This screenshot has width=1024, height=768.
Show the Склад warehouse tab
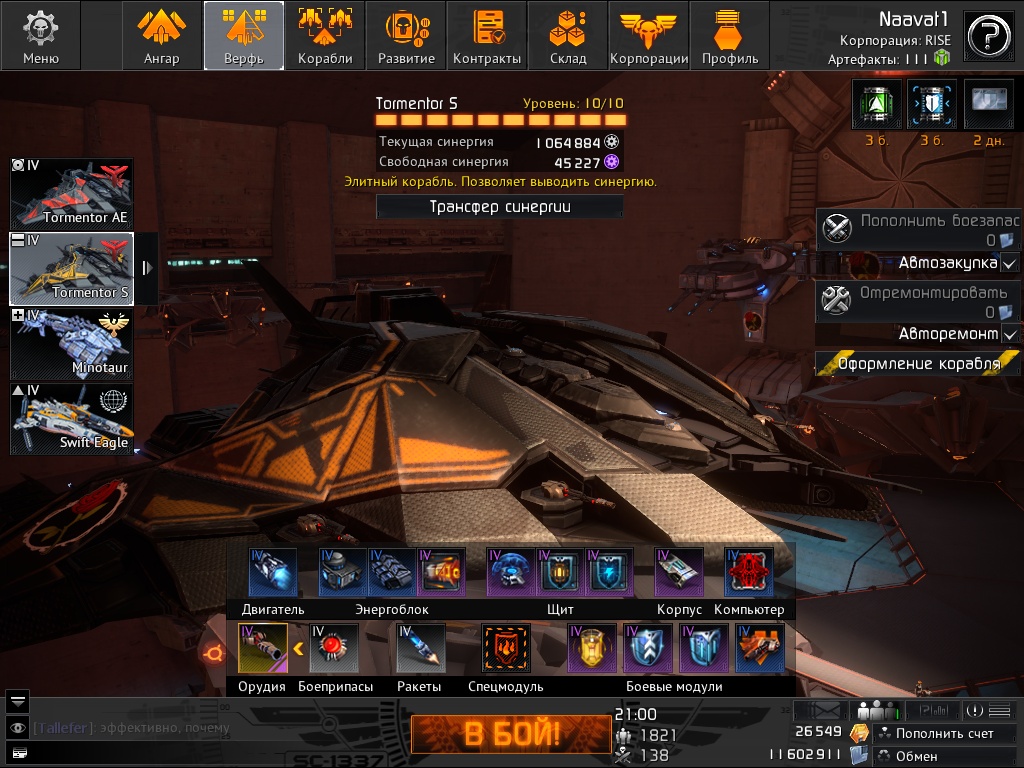[568, 35]
